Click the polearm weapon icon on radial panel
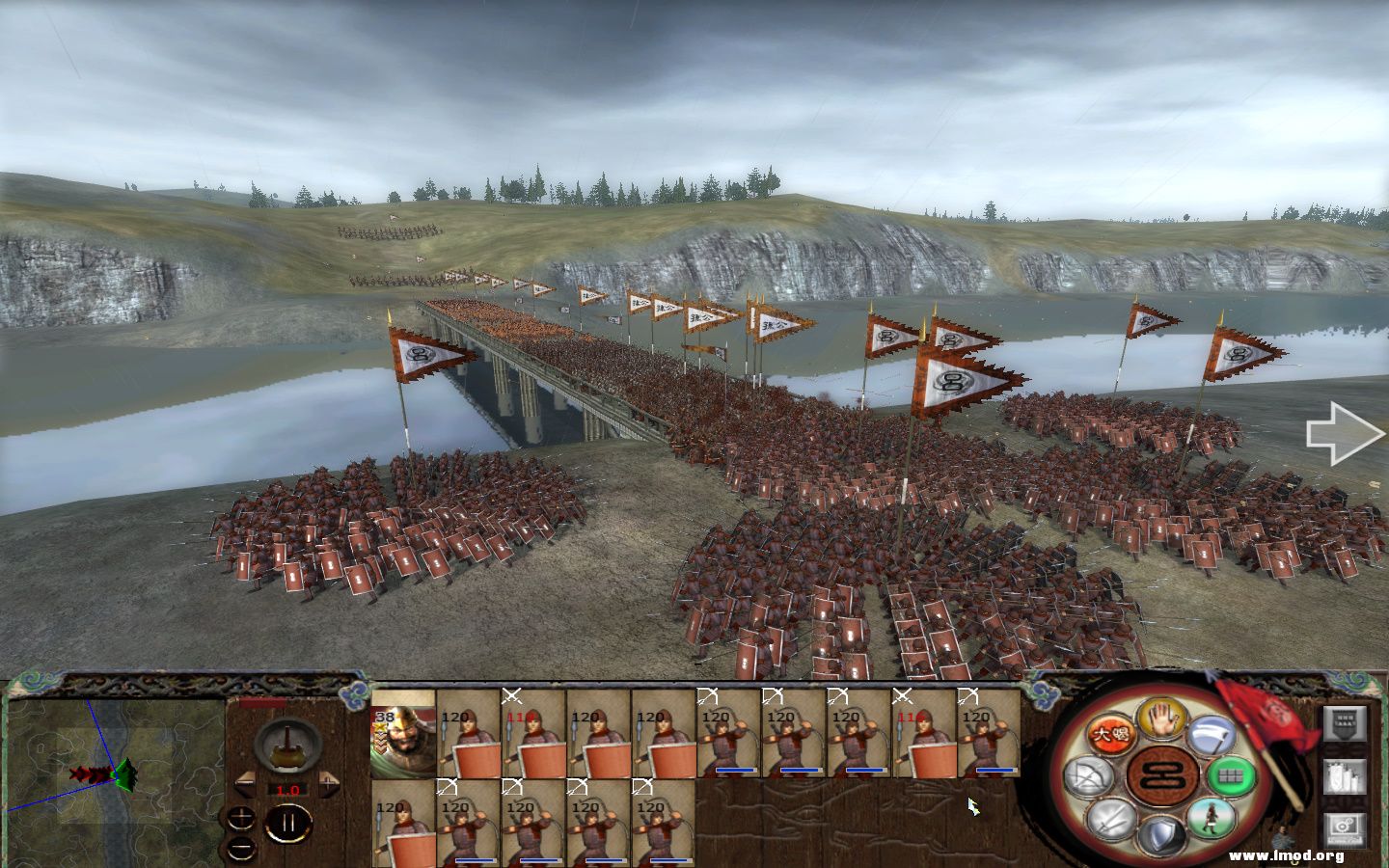 pyautogui.click(x=1210, y=735)
